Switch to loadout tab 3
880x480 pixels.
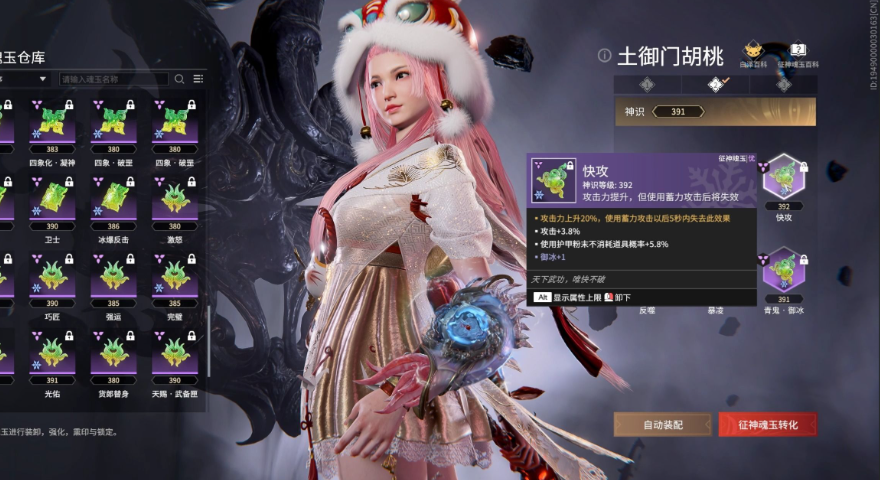781,84
